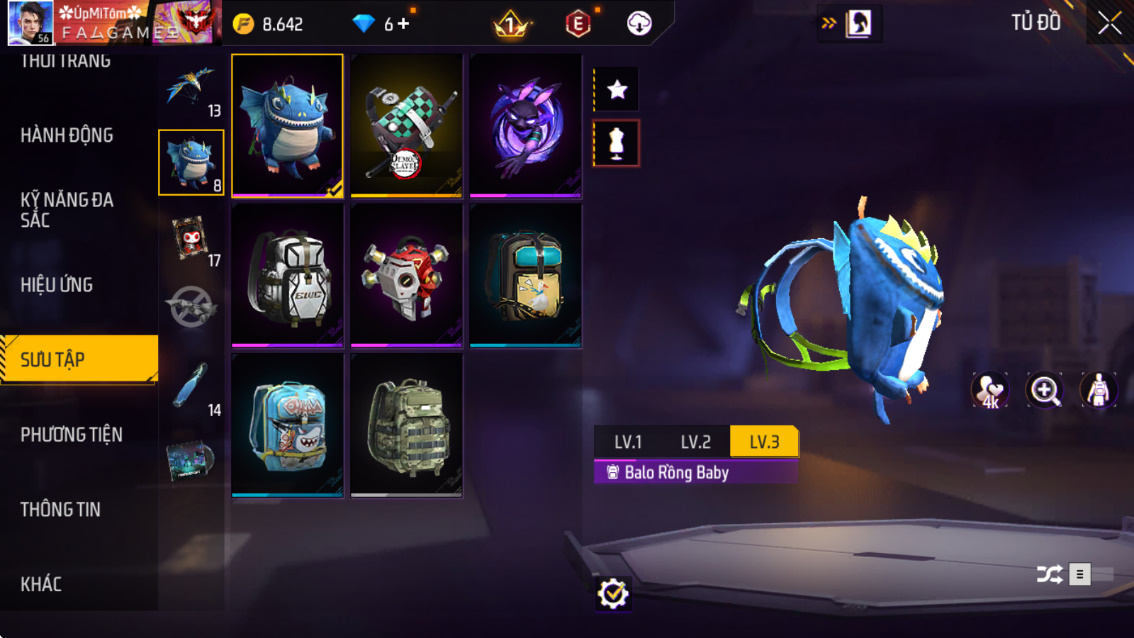Choose the blue shark graffiti backpack
1134x638 pixels.
[x=287, y=424]
